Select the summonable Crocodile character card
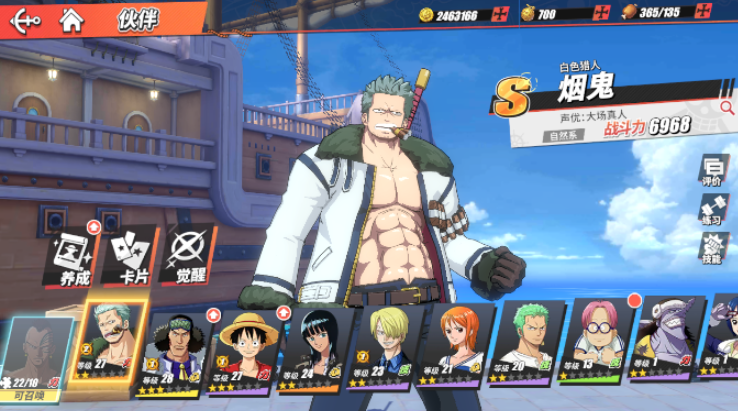Screen dimensions: 738x411 pos(37,354)
